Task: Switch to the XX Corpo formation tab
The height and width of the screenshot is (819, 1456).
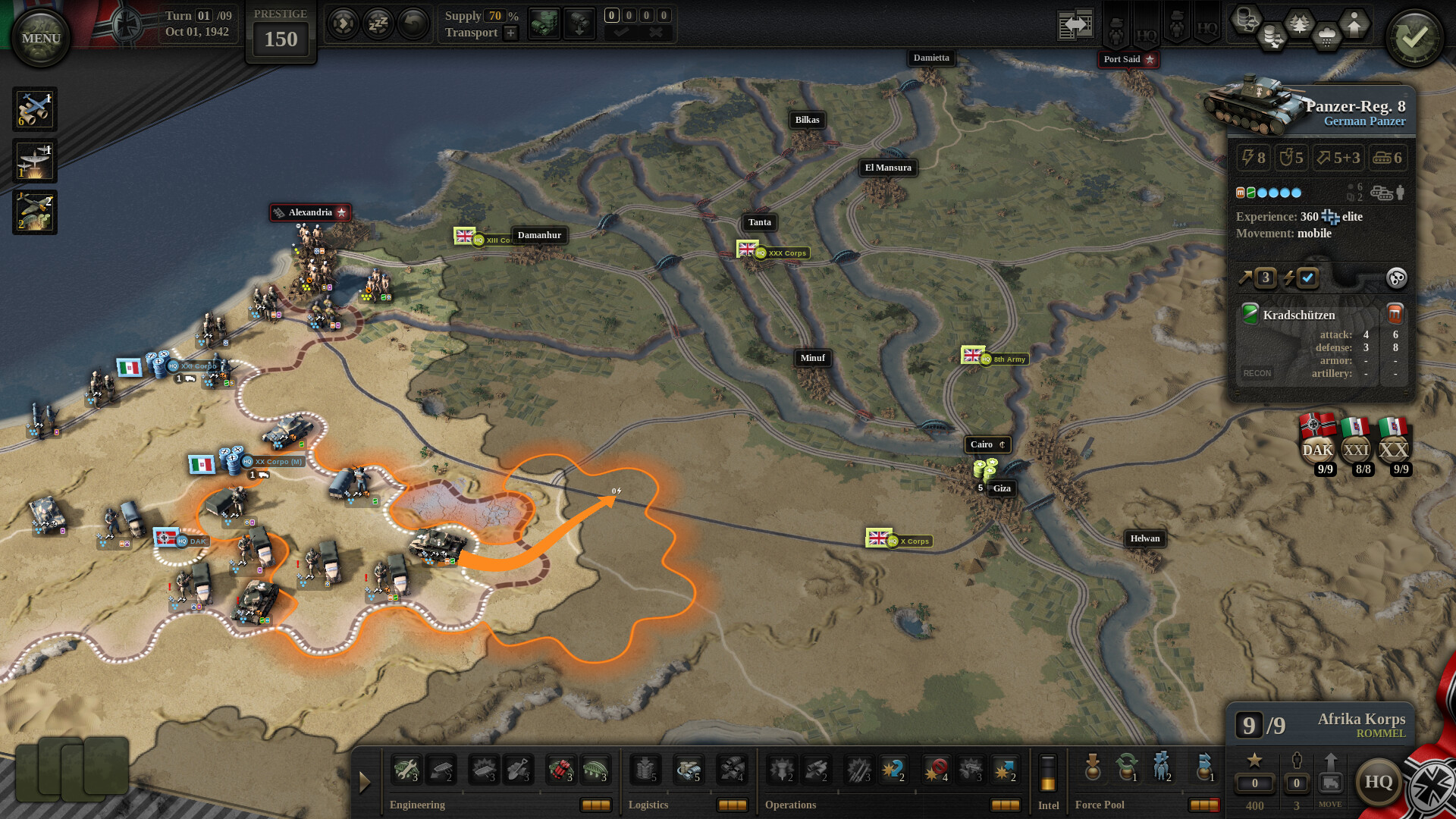Action: [x=1395, y=449]
